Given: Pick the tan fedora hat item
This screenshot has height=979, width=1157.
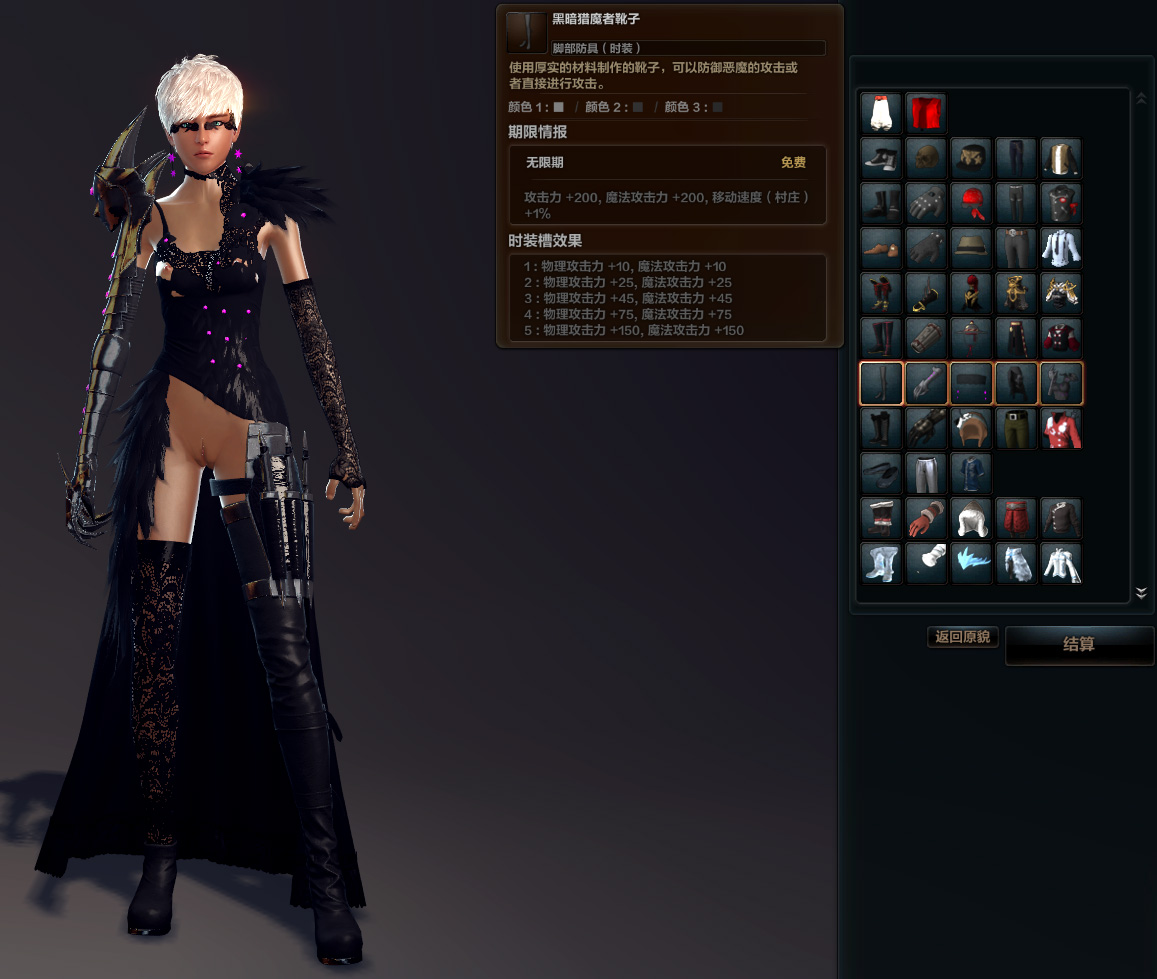Looking at the screenshot, I should tap(971, 249).
